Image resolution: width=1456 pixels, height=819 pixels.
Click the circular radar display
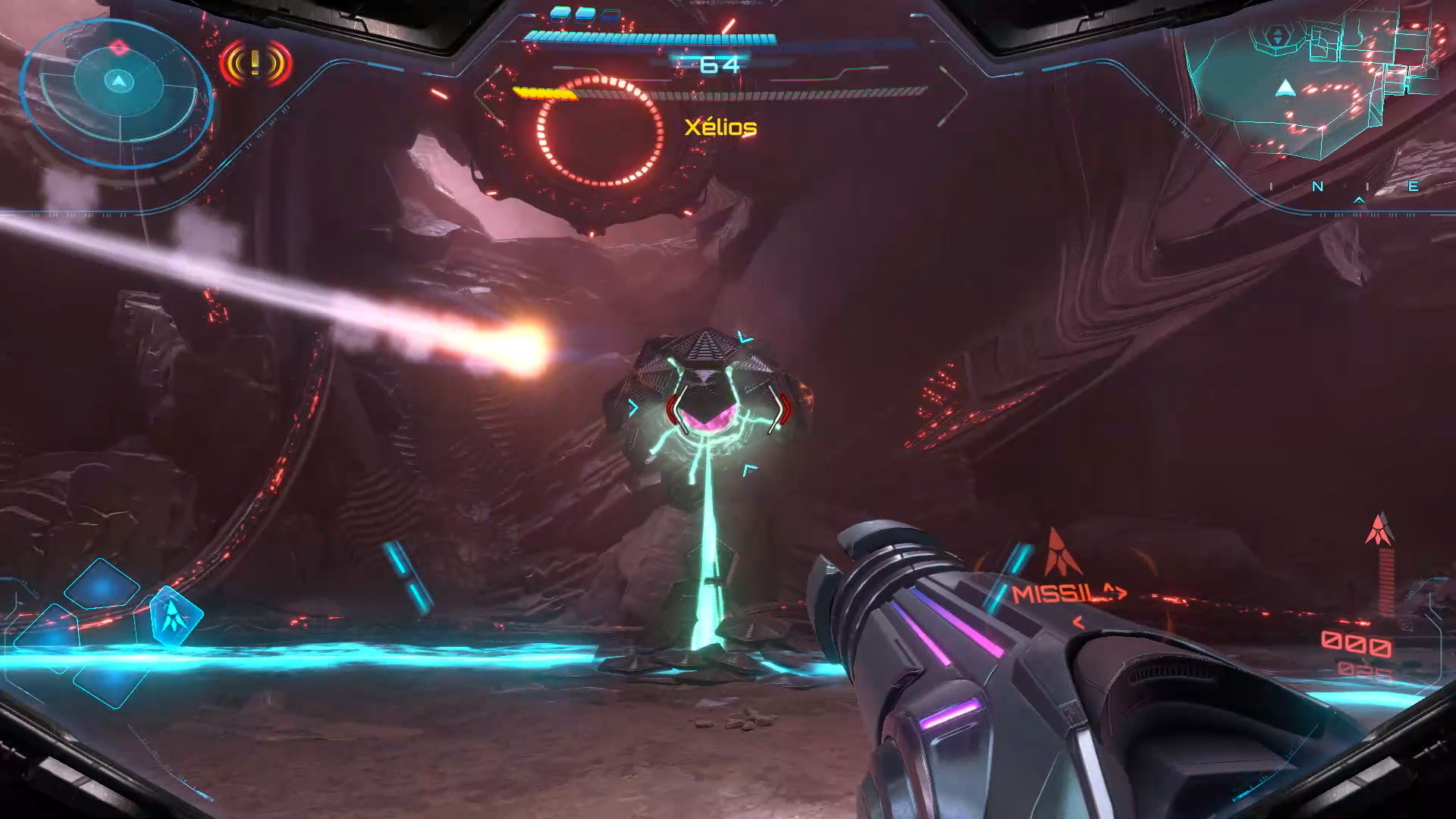118,91
